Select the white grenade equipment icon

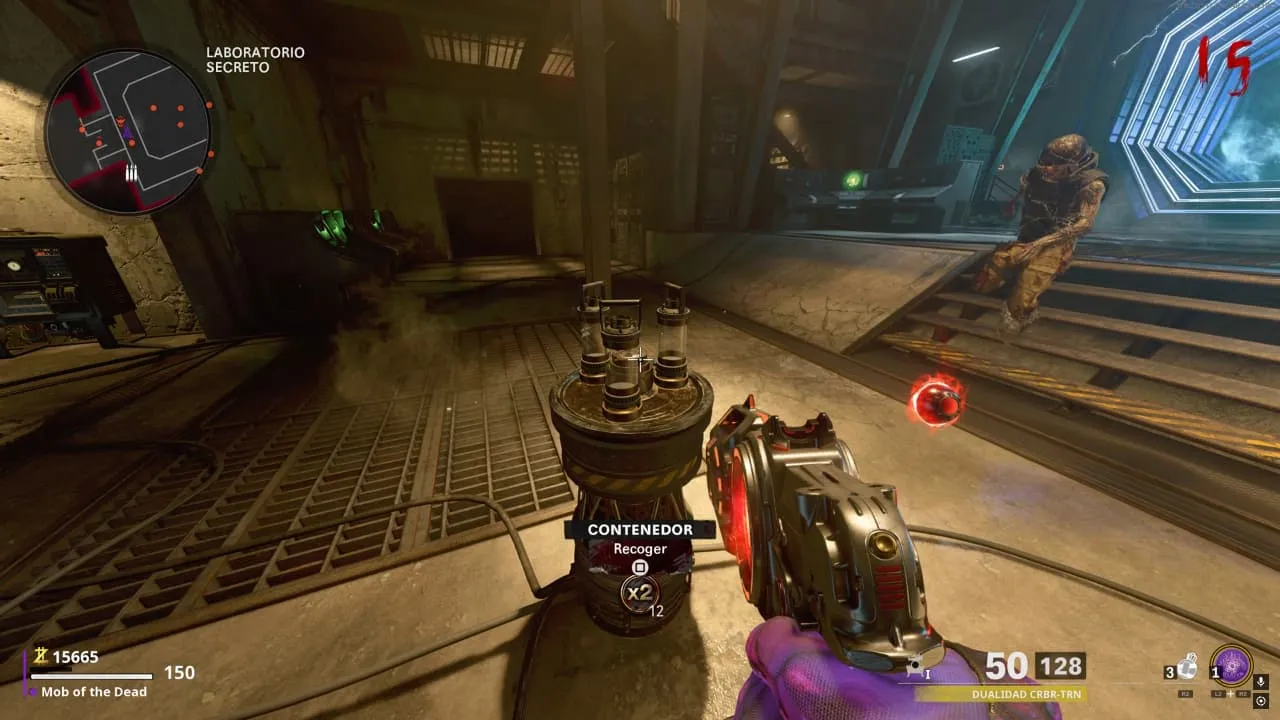pyautogui.click(x=1187, y=666)
